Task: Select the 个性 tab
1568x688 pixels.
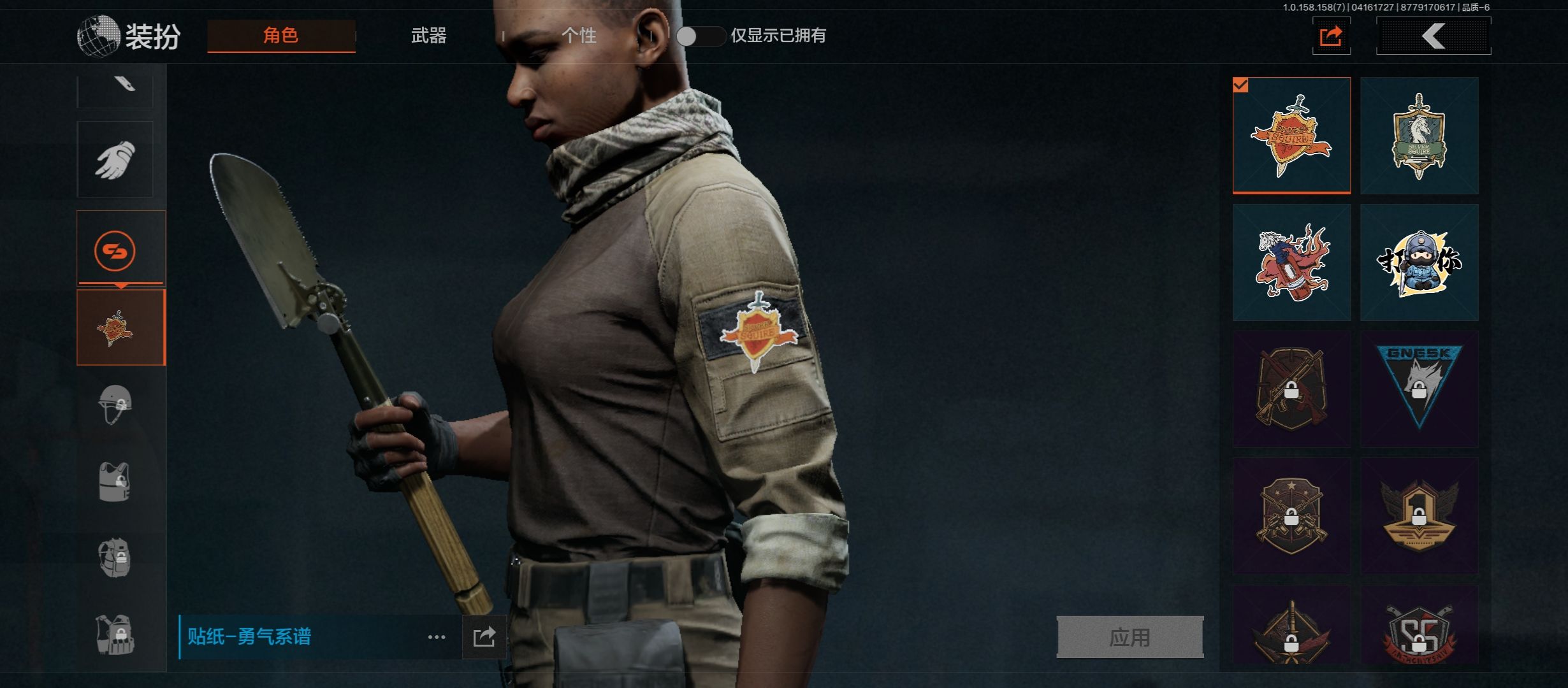Action: 579,36
